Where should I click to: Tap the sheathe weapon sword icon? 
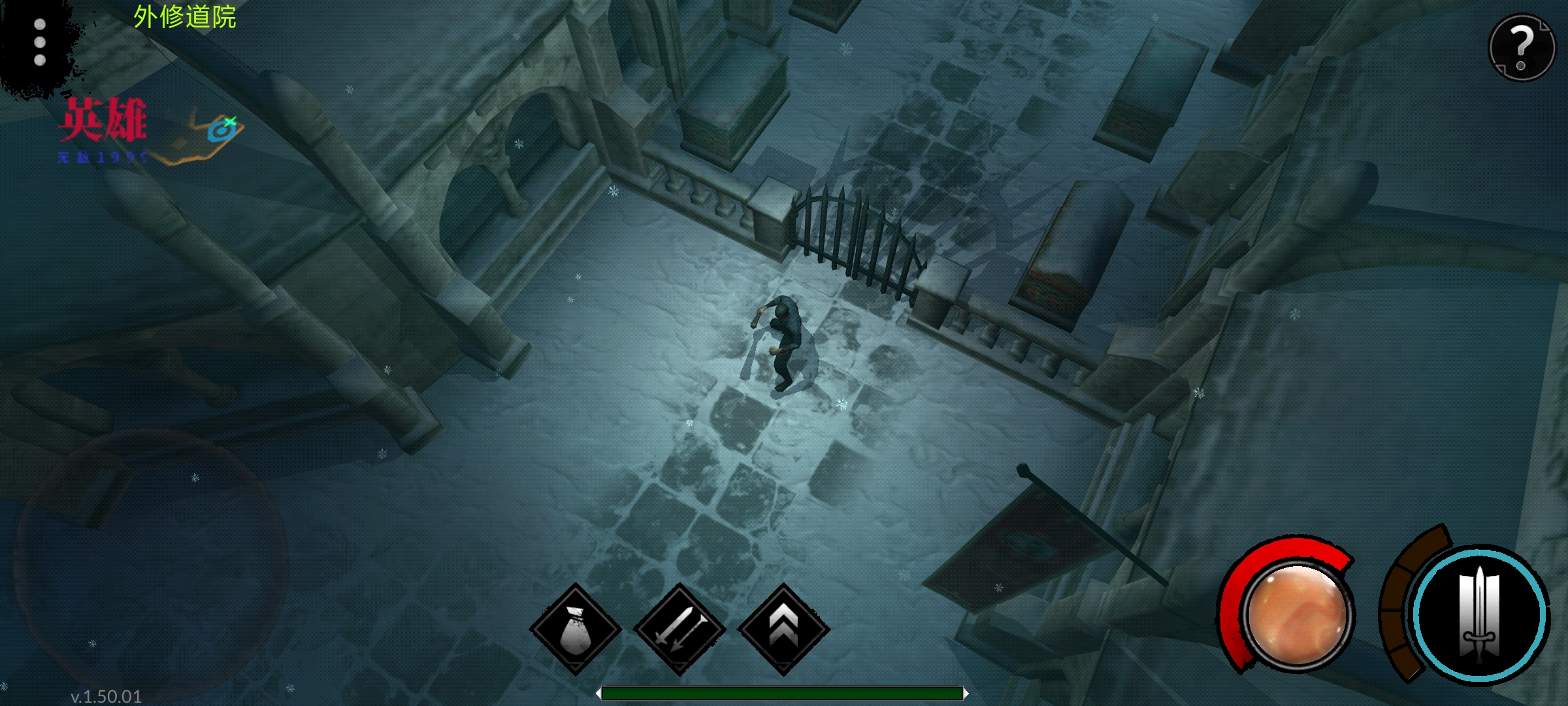pyautogui.click(x=679, y=629)
